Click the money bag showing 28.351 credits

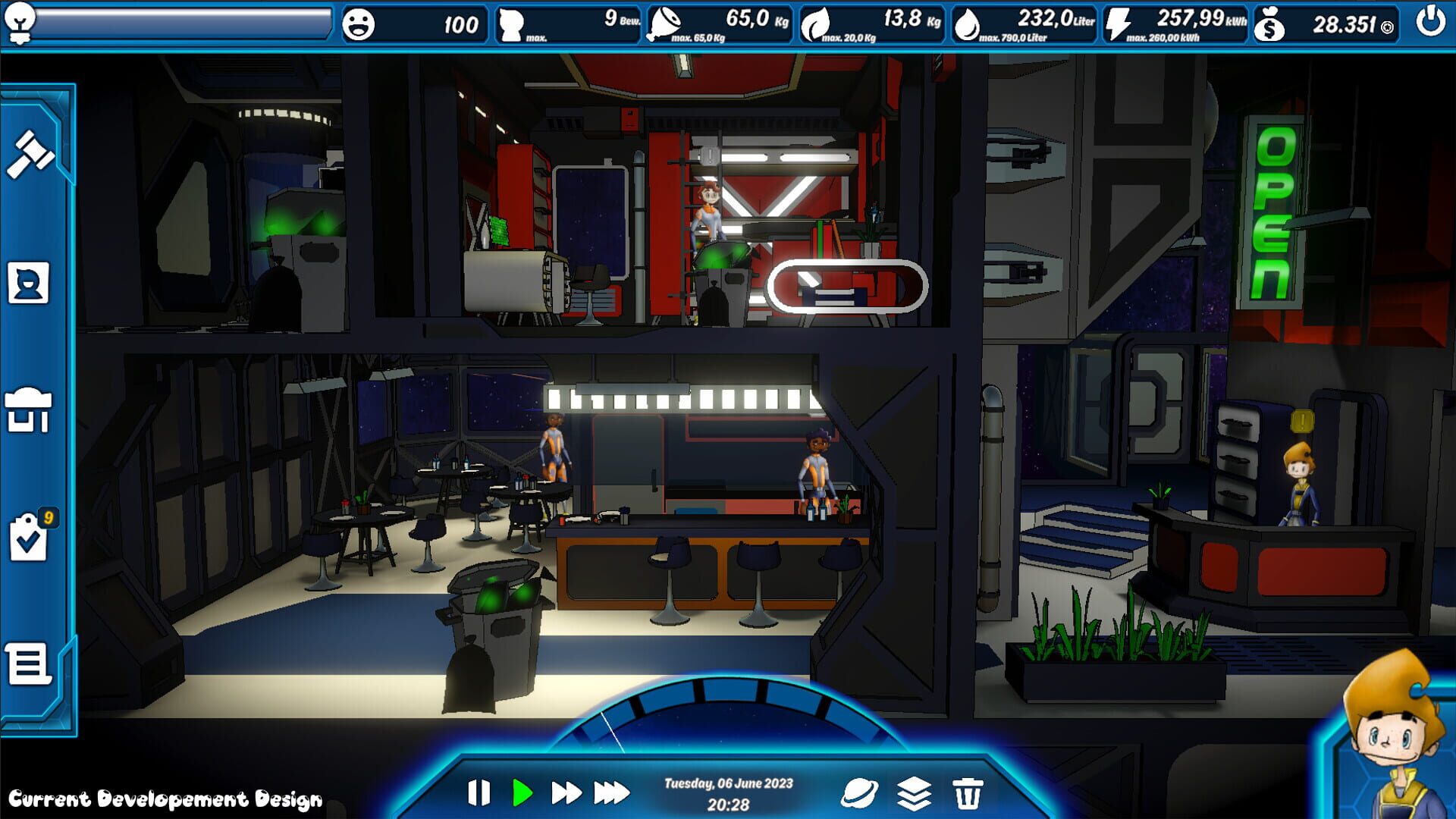pos(1269,24)
